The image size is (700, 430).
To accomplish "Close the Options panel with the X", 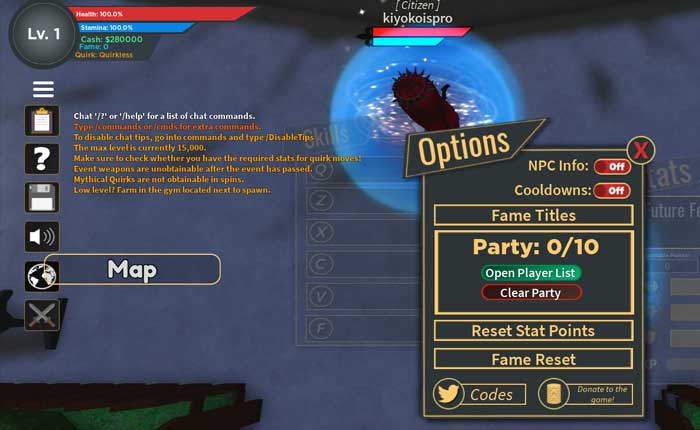I will tap(641, 151).
